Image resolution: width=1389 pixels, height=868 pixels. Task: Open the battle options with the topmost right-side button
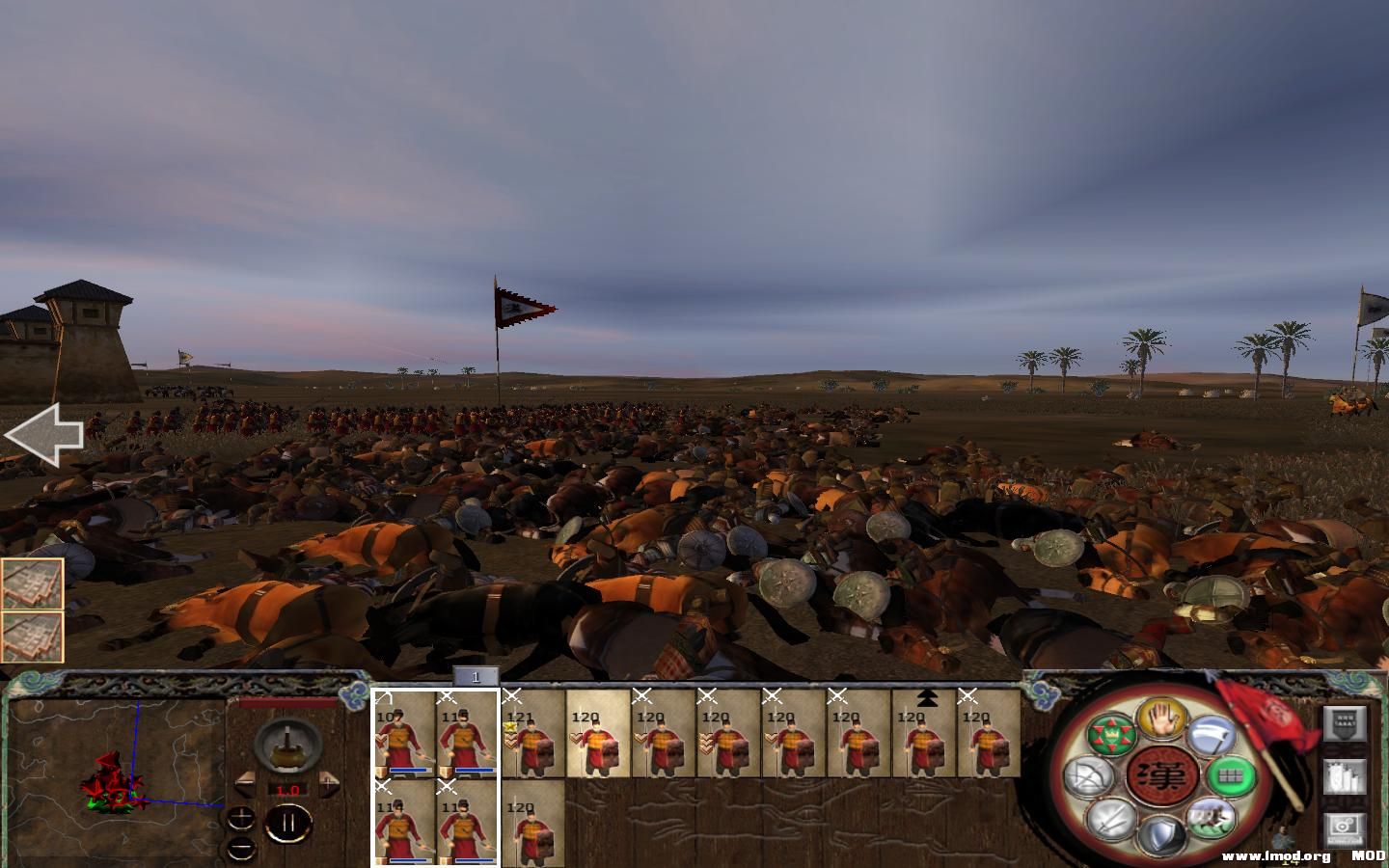pyautogui.click(x=1346, y=723)
